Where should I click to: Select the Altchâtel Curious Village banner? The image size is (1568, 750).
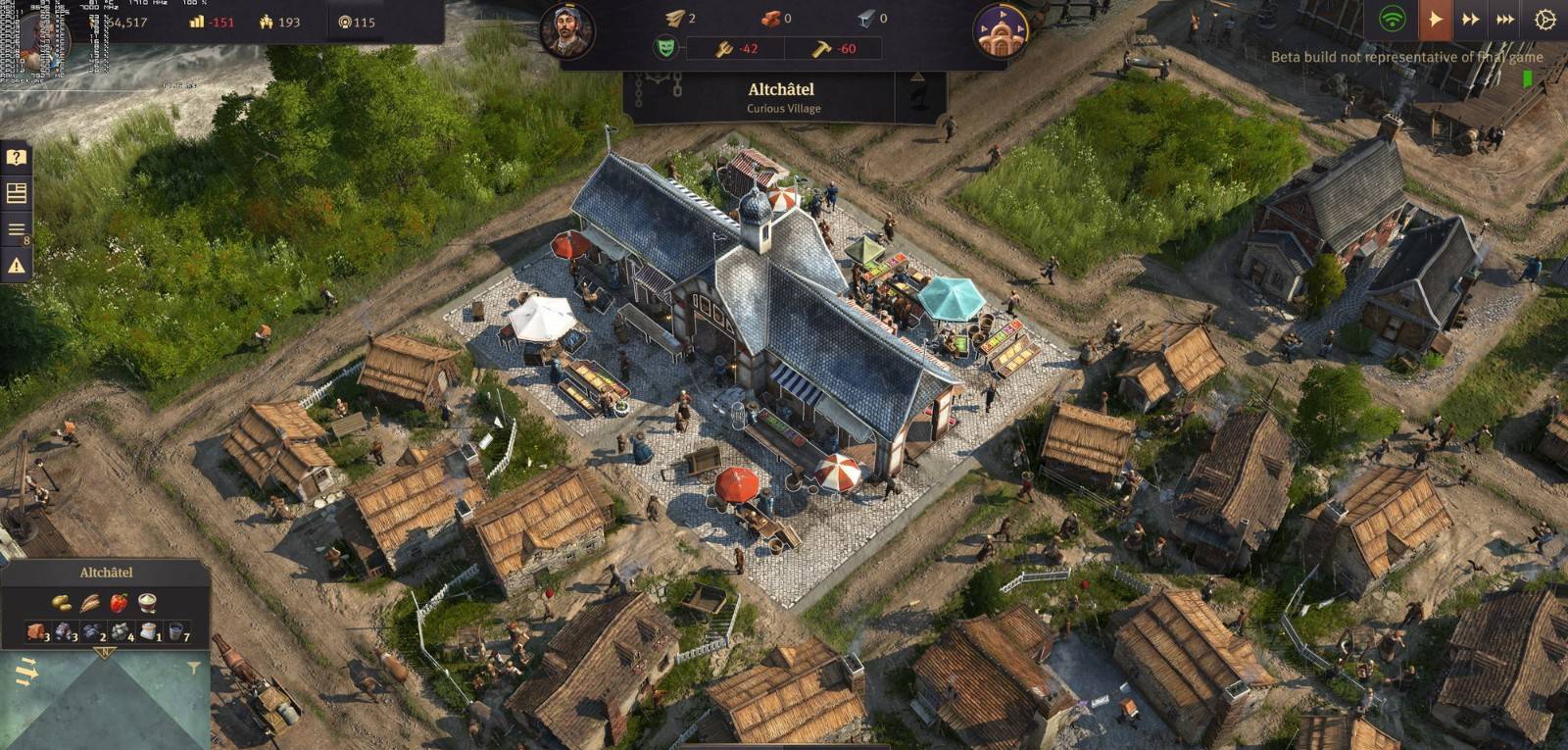pos(783,97)
